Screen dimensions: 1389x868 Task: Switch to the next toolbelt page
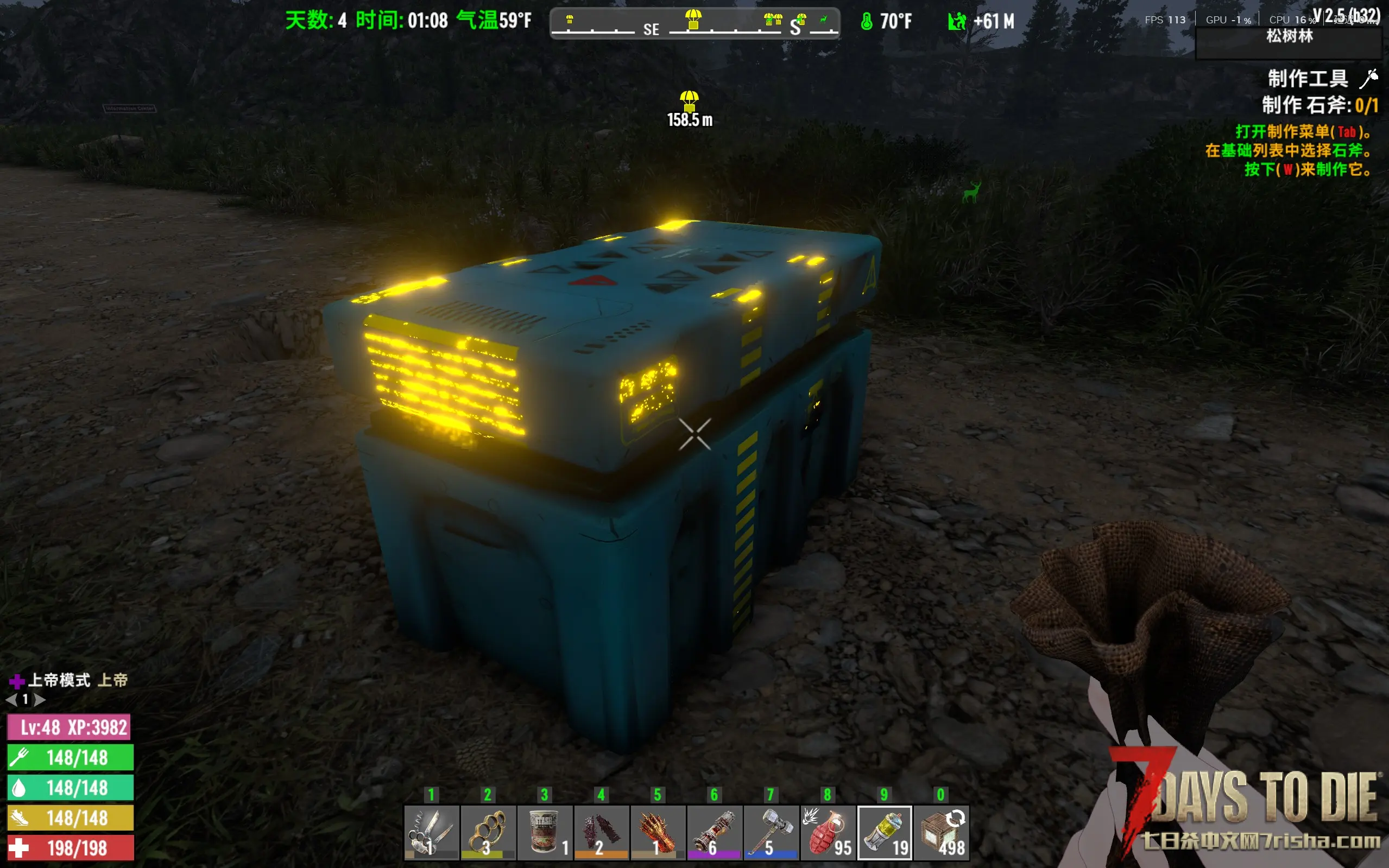tap(40, 700)
